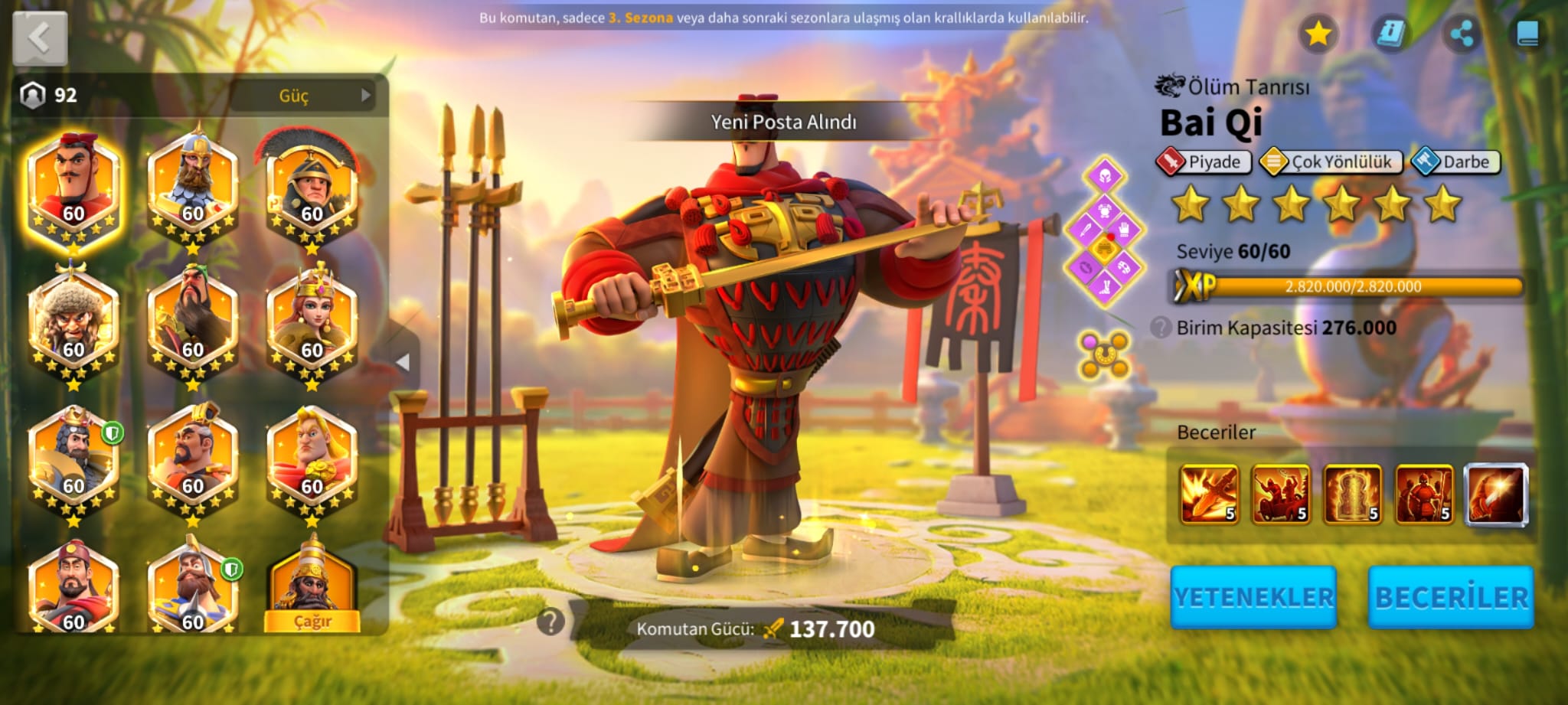1568x705 pixels.
Task: Summon the commander marked Çağır
Action: point(312,589)
